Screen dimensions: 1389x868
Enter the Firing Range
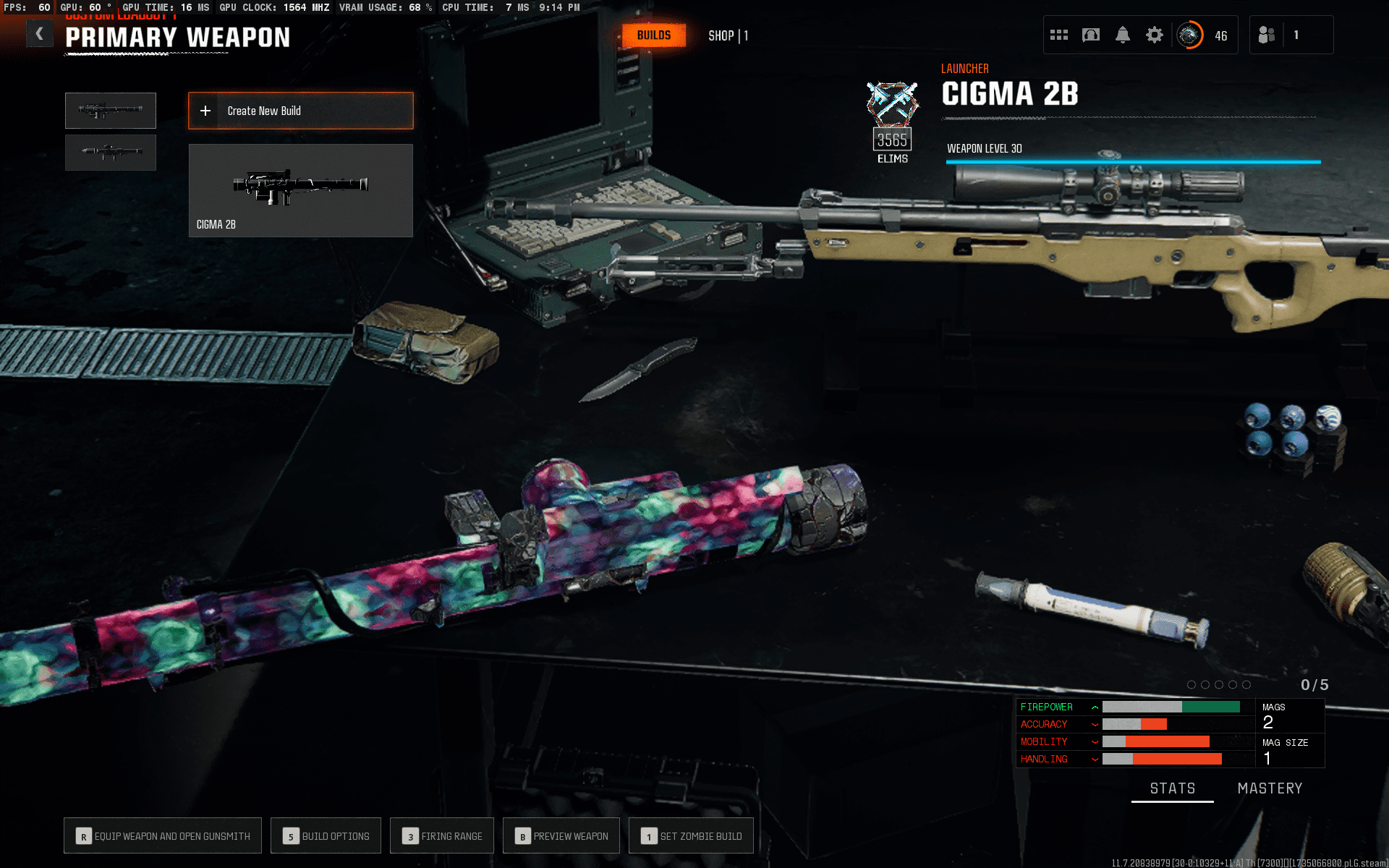[442, 836]
